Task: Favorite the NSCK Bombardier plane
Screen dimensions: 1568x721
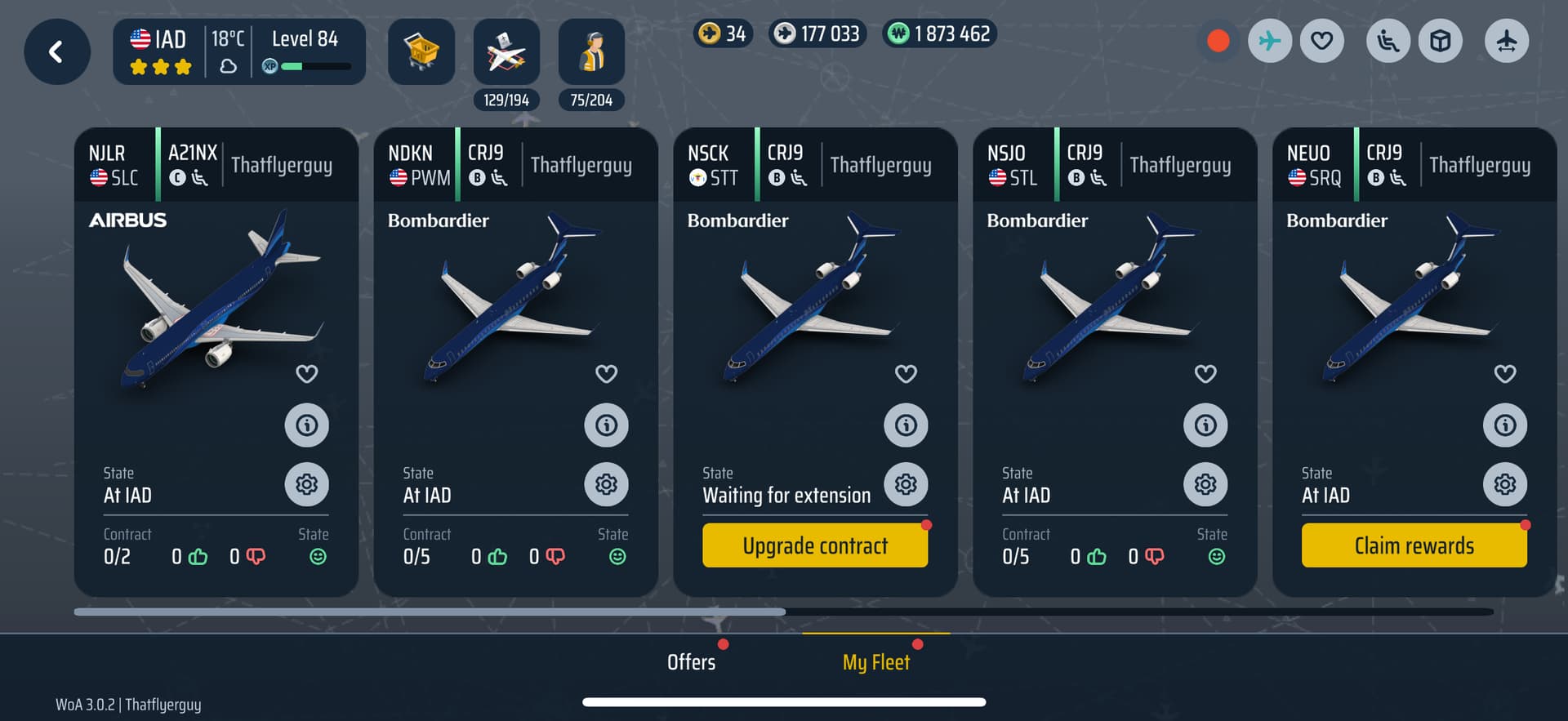Action: (906, 374)
